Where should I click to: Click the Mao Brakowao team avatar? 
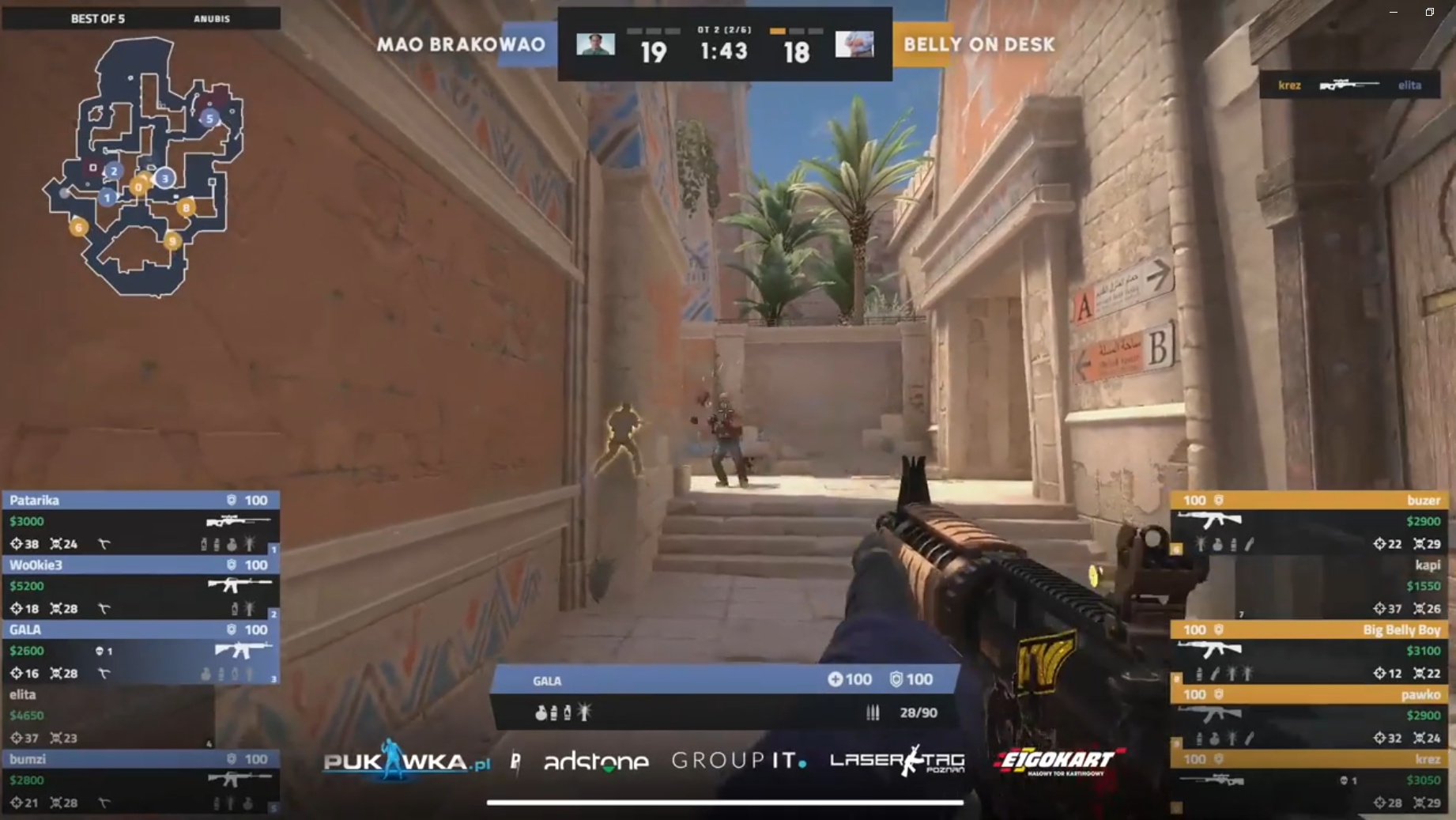[x=595, y=44]
